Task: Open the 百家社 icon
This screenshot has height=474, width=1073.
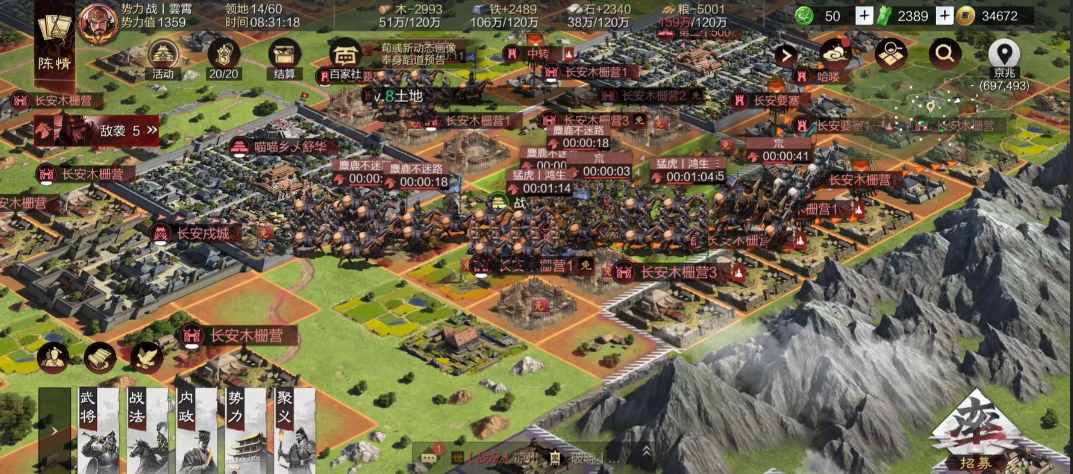Action: pos(345,57)
